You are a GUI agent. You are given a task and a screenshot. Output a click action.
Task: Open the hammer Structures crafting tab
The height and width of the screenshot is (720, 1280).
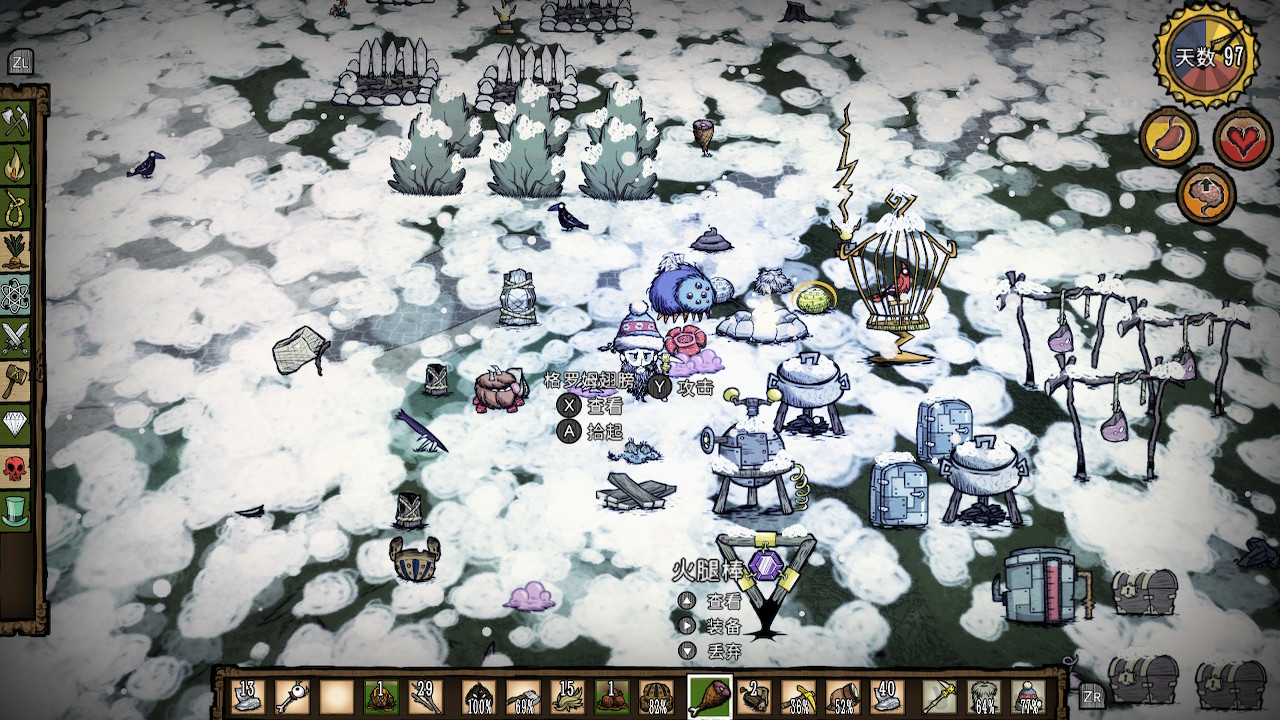tap(16, 381)
